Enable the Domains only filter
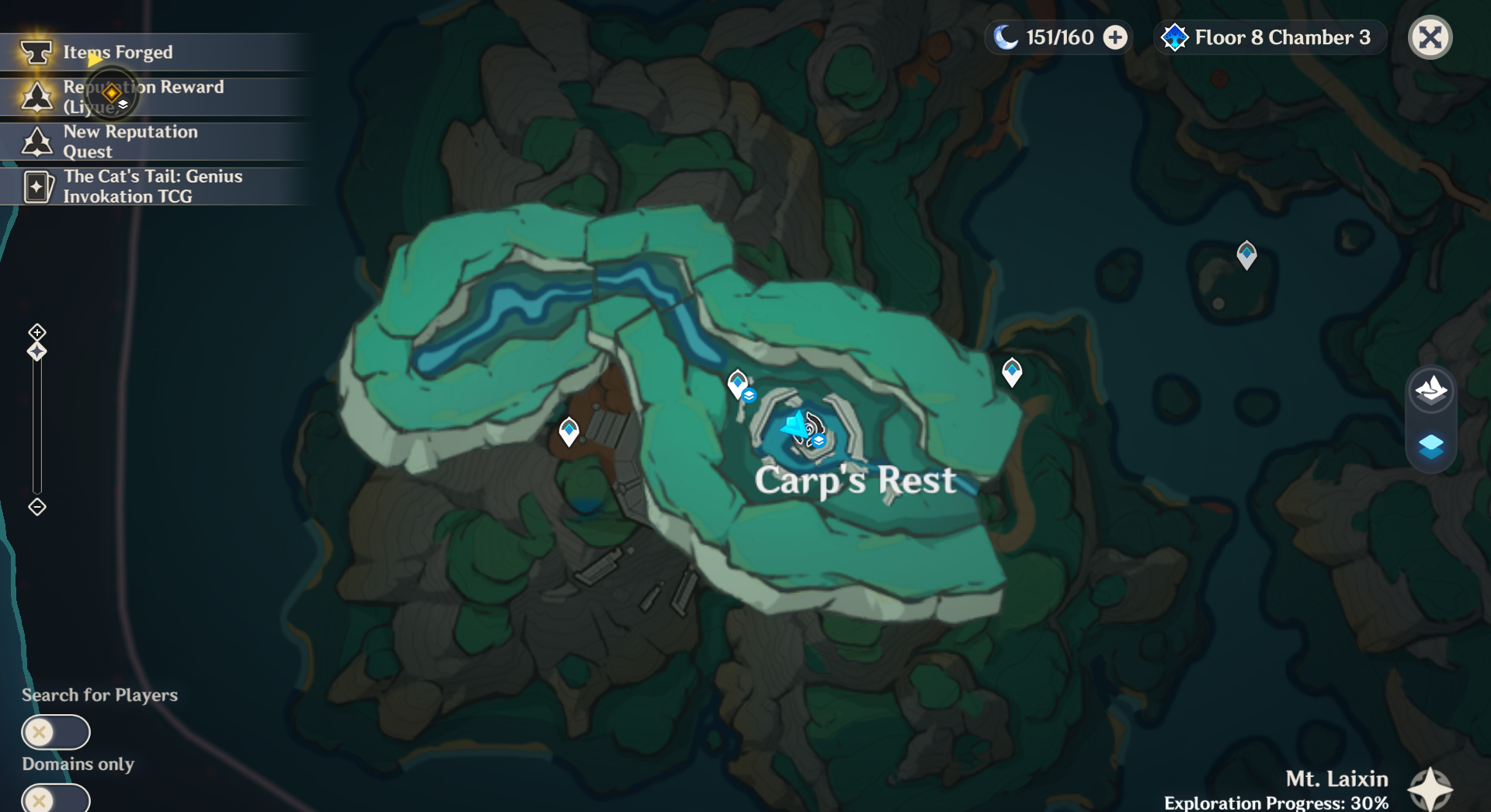1491x812 pixels. click(x=54, y=798)
